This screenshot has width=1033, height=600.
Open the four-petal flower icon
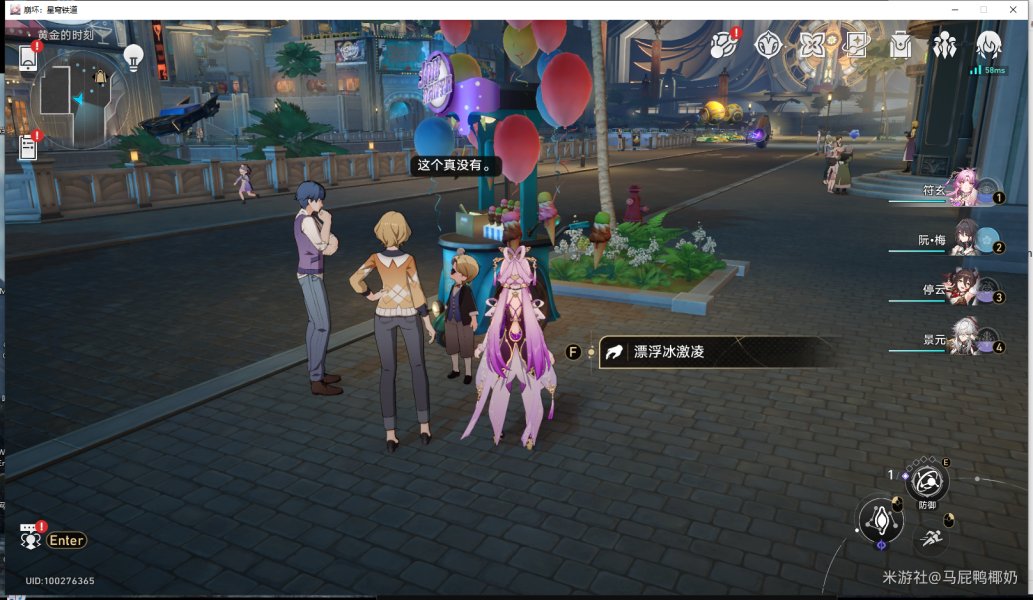[x=811, y=46]
